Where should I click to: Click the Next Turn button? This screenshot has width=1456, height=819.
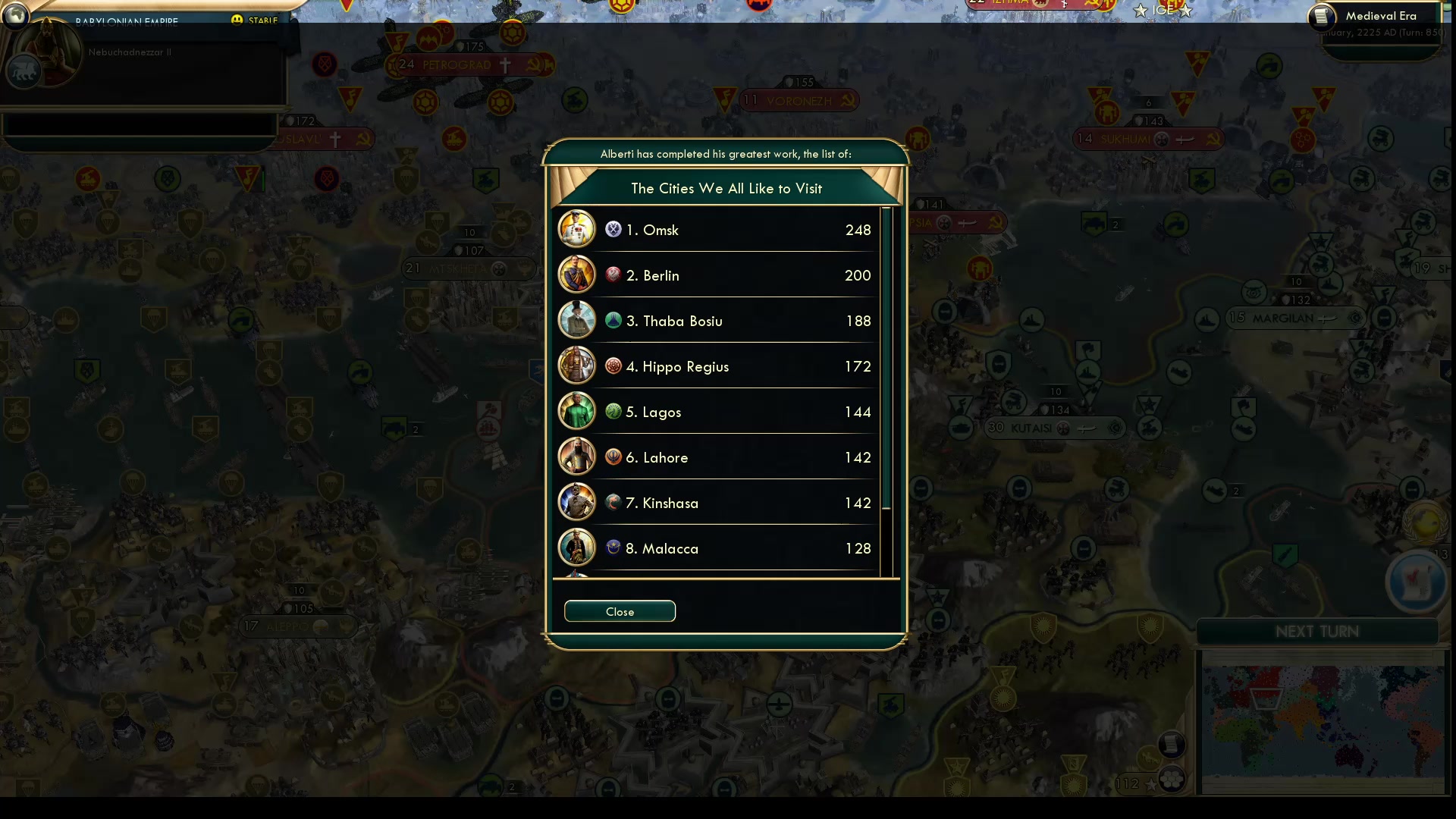coord(1317,632)
